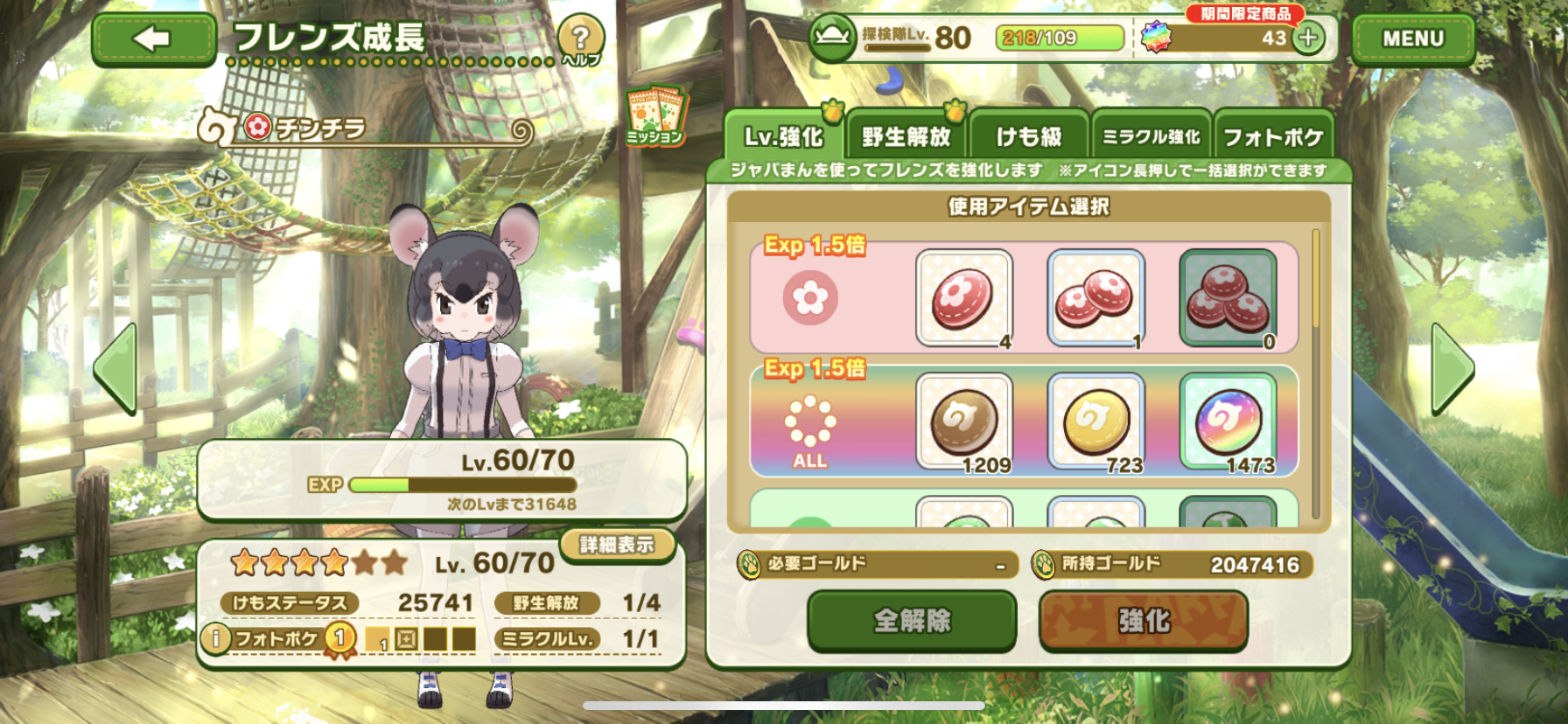Choose the yellow Japari bun with 723
Image resolution: width=1568 pixels, height=724 pixels.
click(x=1095, y=421)
